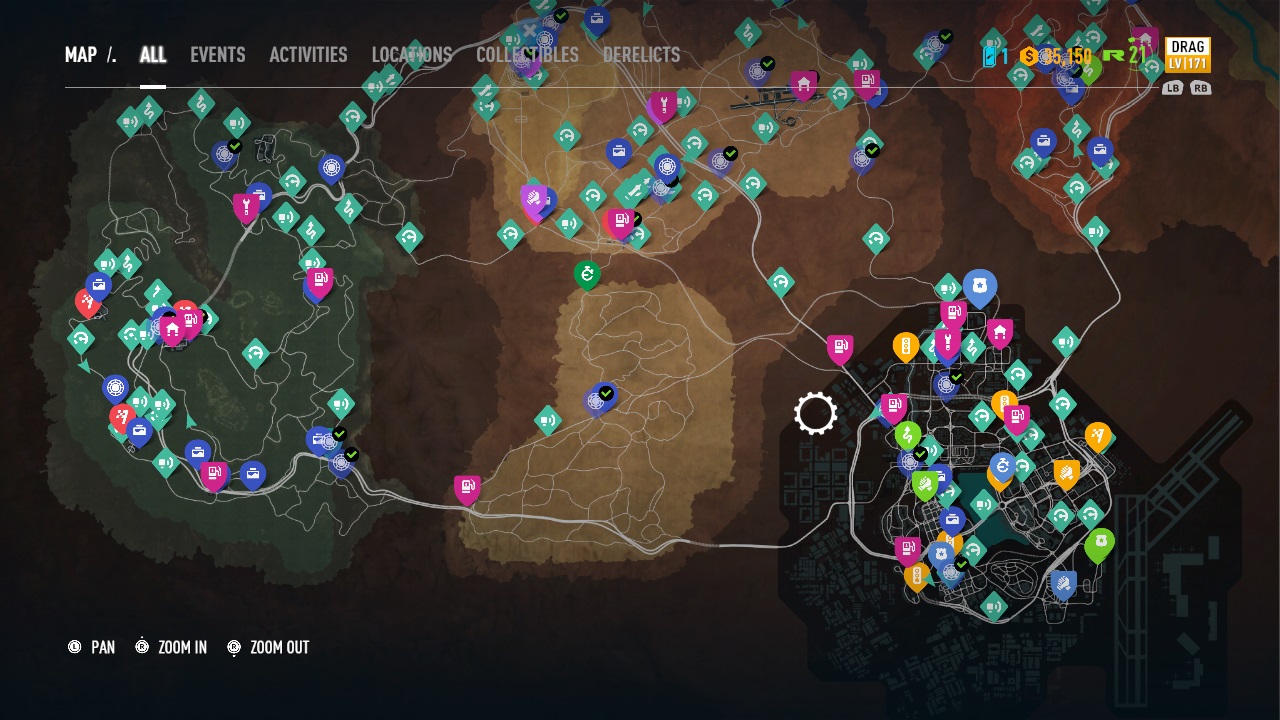Switch to the COLLECTIBLES tab
This screenshot has height=720, width=1280.
pos(527,55)
